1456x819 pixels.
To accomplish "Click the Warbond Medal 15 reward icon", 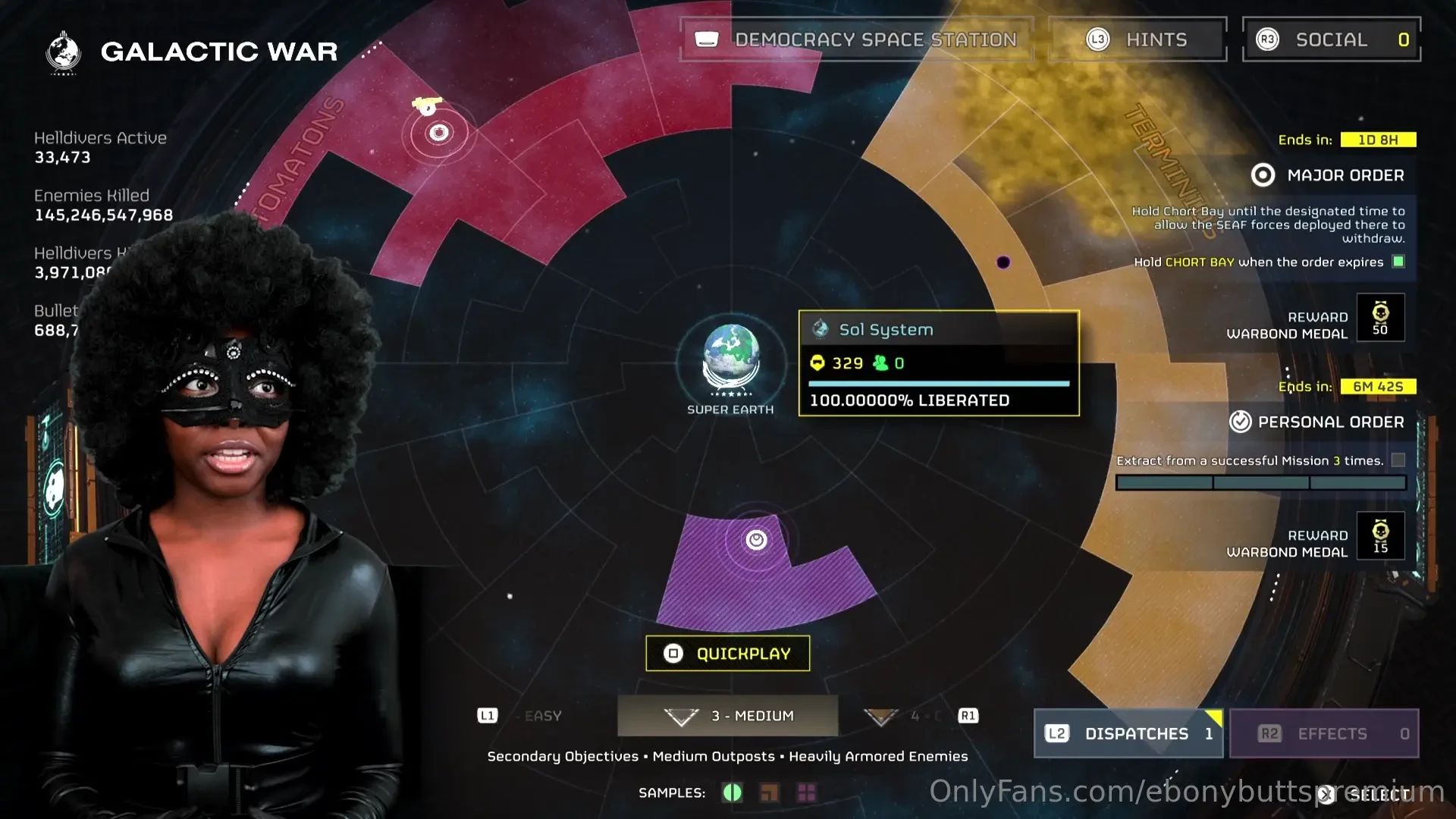I will [x=1380, y=535].
